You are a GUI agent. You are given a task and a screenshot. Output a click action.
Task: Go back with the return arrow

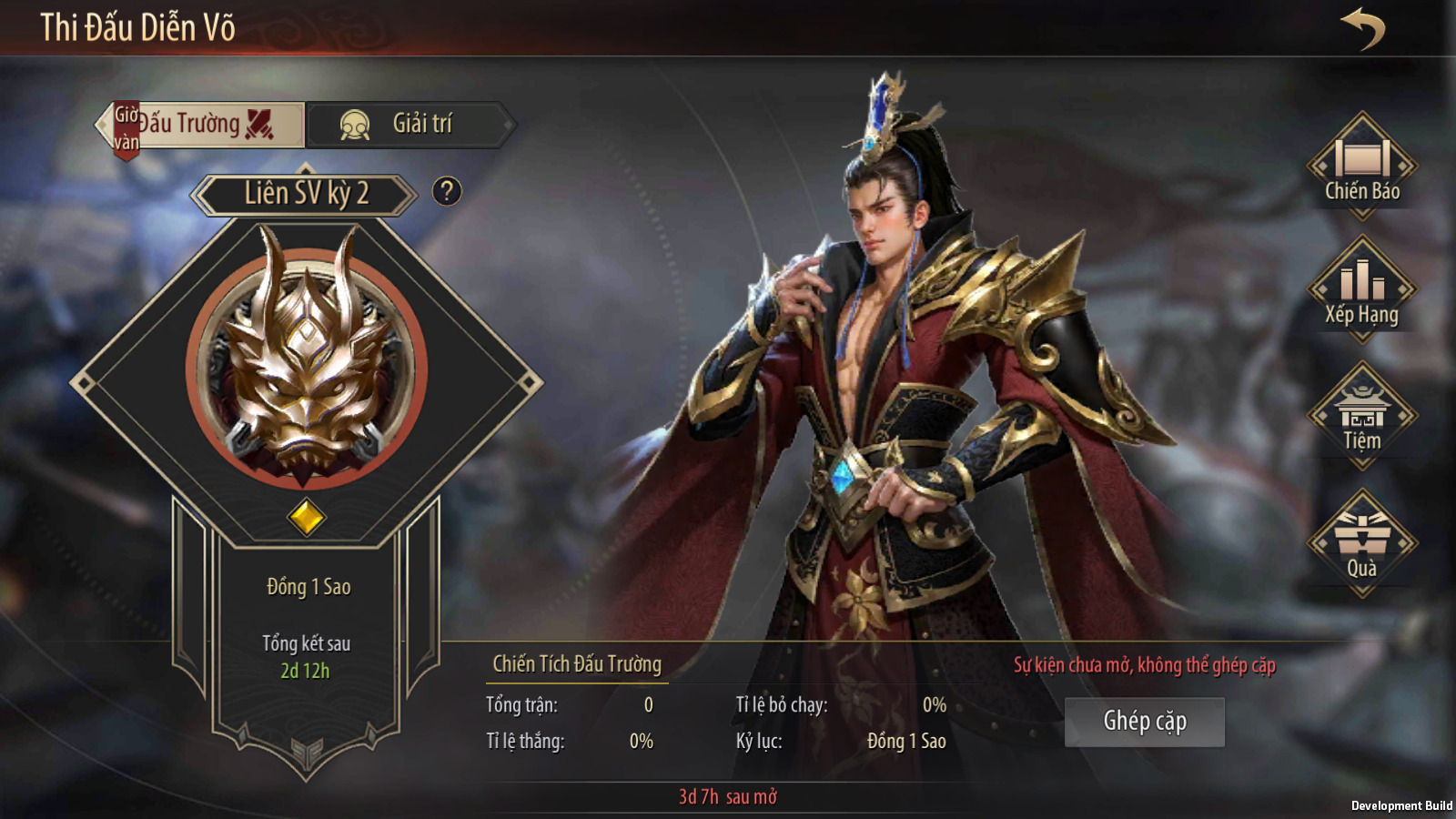1362,28
